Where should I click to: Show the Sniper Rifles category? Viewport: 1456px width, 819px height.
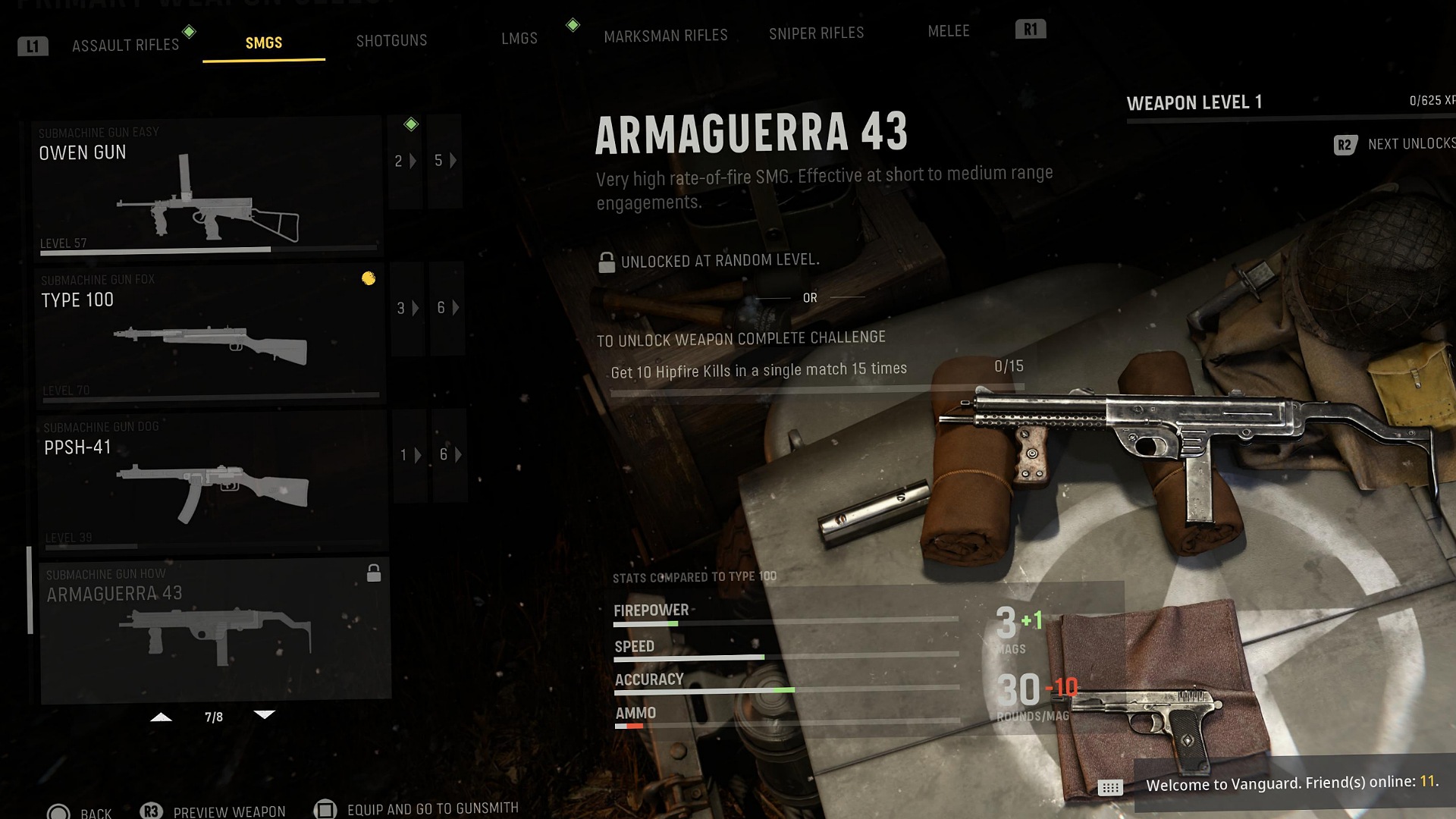[816, 33]
